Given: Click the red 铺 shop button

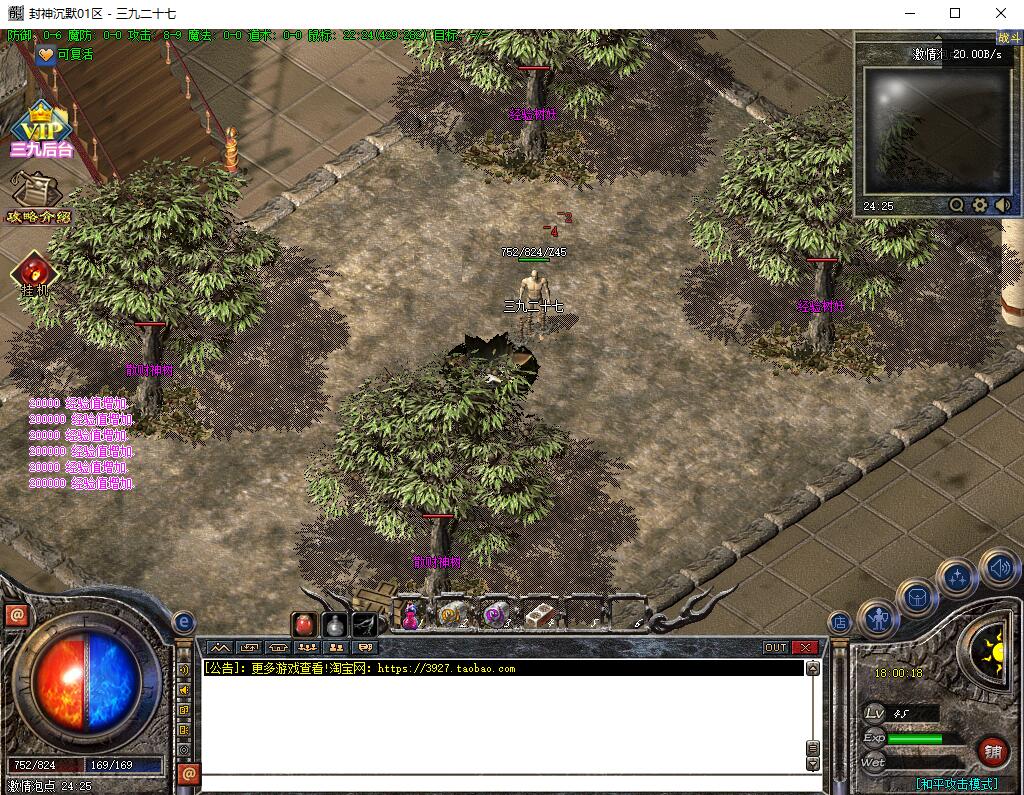Looking at the screenshot, I should 993,751.
